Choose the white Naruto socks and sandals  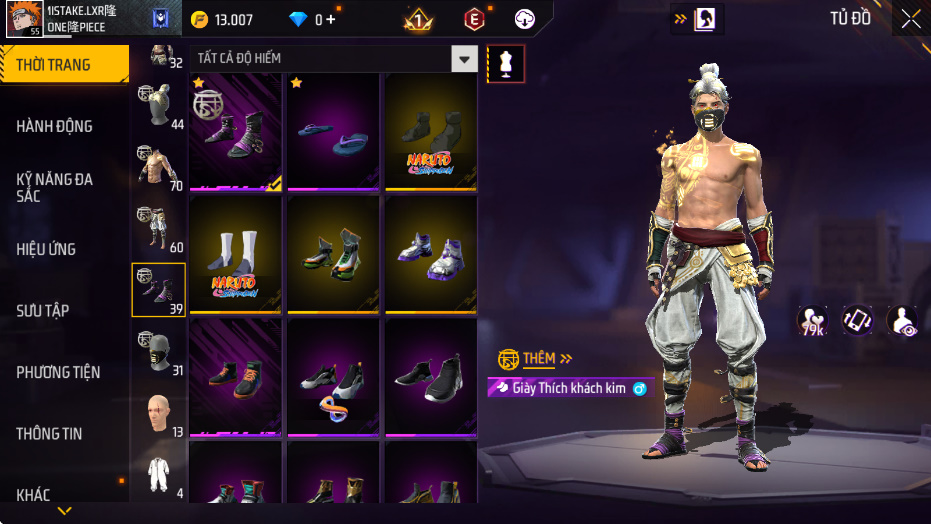click(x=236, y=255)
